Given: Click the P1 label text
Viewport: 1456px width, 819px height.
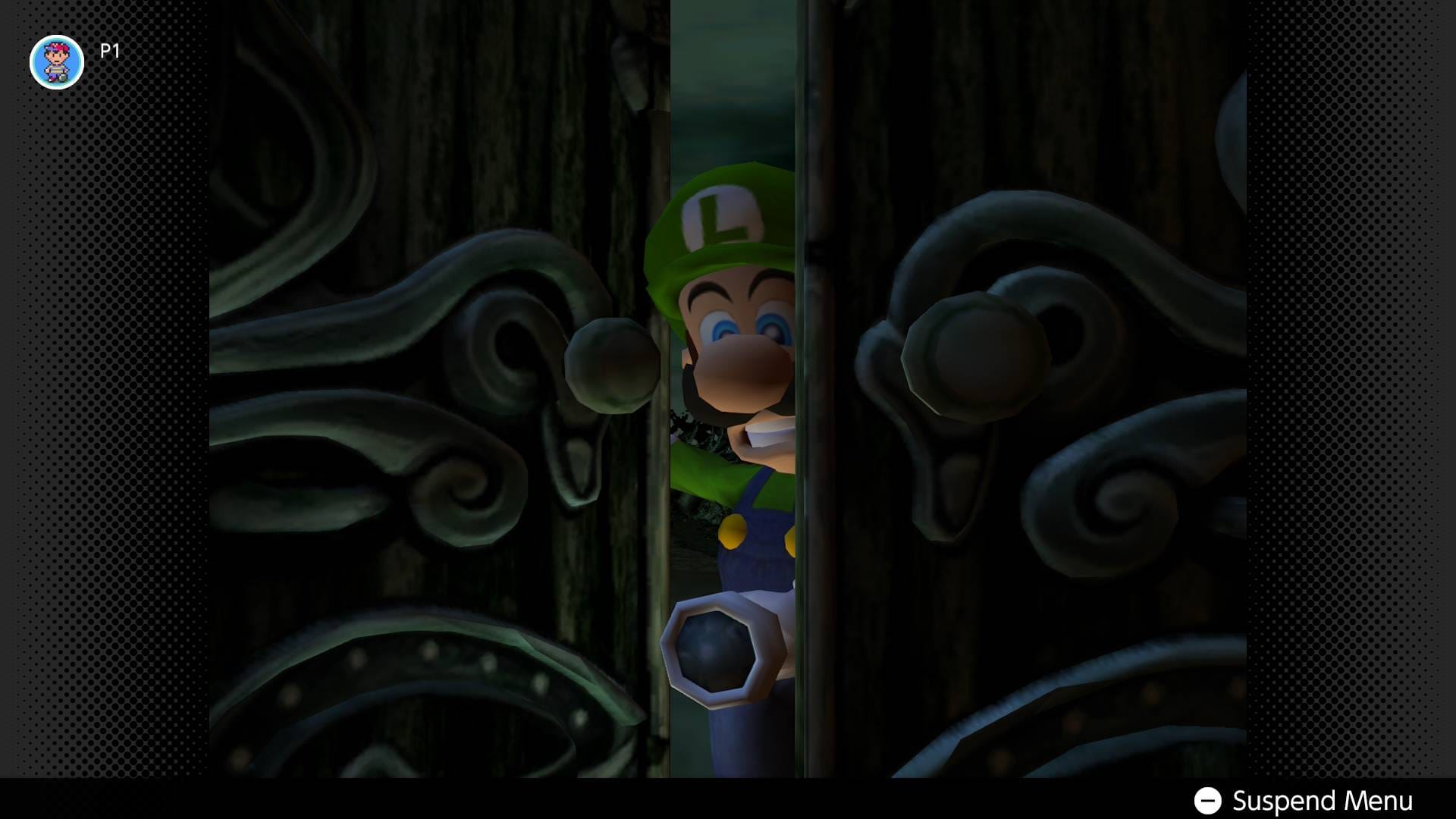Looking at the screenshot, I should coord(108,52).
